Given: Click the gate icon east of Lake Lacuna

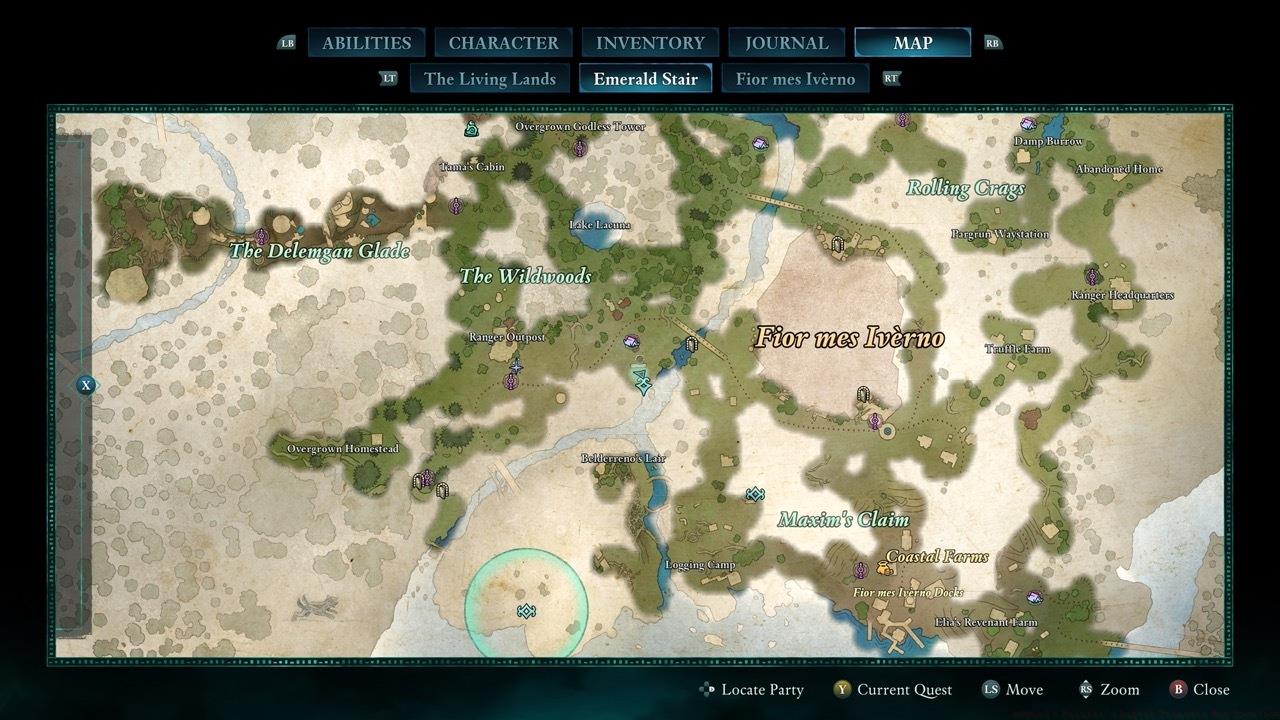Looking at the screenshot, I should [x=691, y=344].
